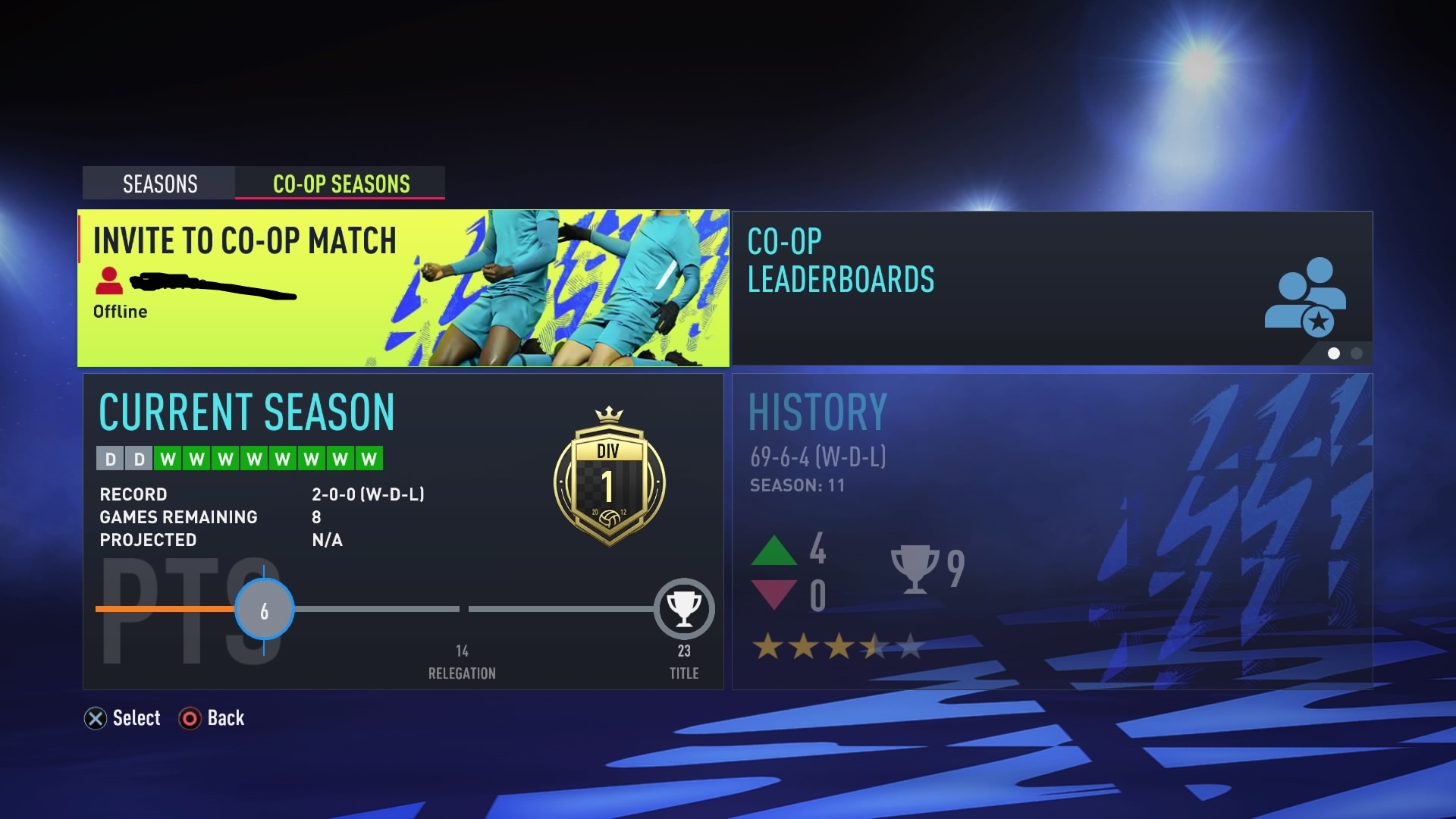Switch to the CO-OP SEASONS tab
Image resolution: width=1456 pixels, height=819 pixels.
(x=340, y=184)
